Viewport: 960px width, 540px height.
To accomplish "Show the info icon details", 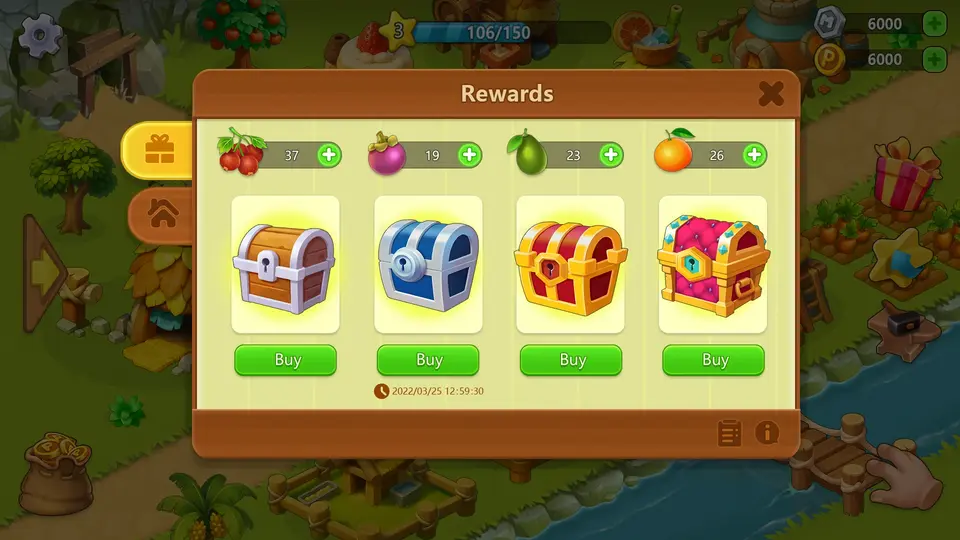I will [x=767, y=433].
